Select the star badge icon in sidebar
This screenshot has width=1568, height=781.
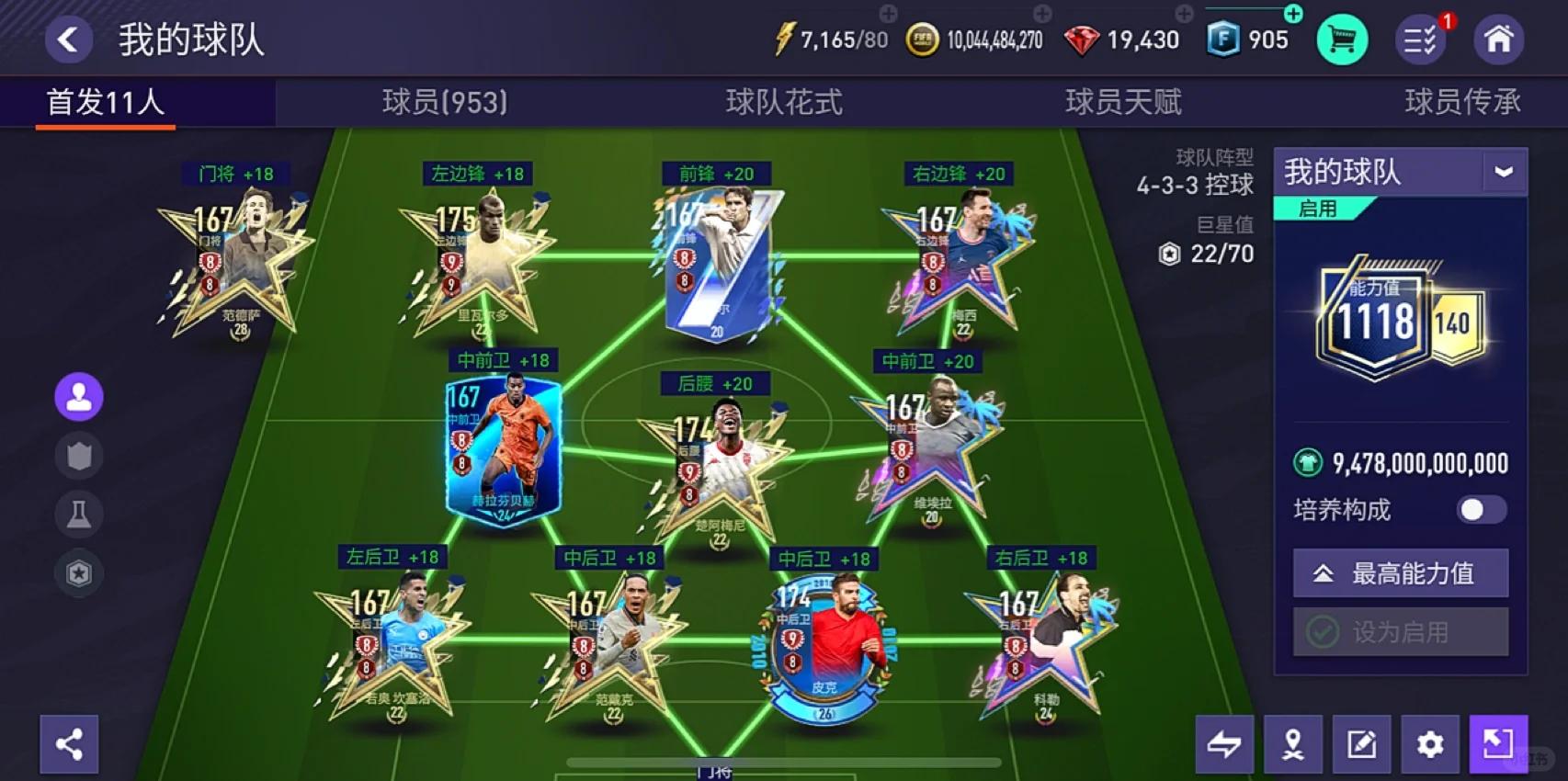pyautogui.click(x=79, y=572)
